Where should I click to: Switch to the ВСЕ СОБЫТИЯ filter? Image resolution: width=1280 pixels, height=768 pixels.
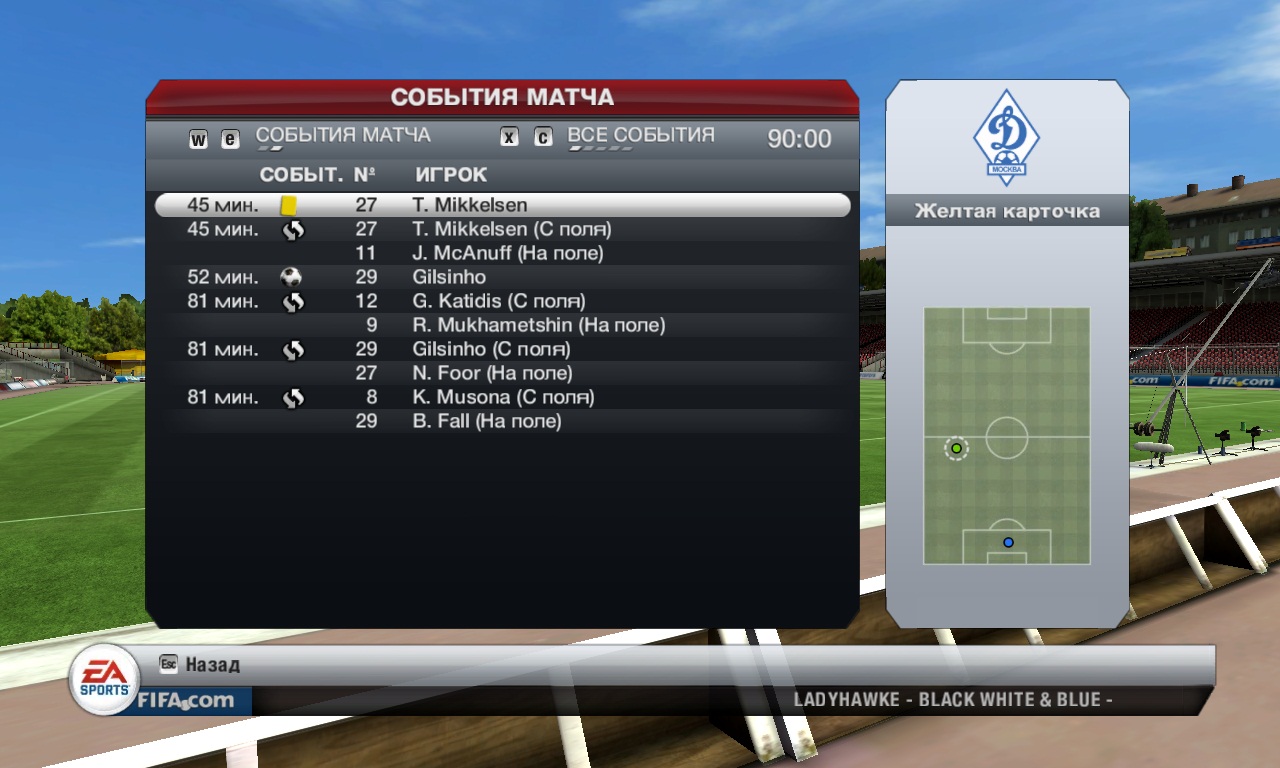click(641, 135)
